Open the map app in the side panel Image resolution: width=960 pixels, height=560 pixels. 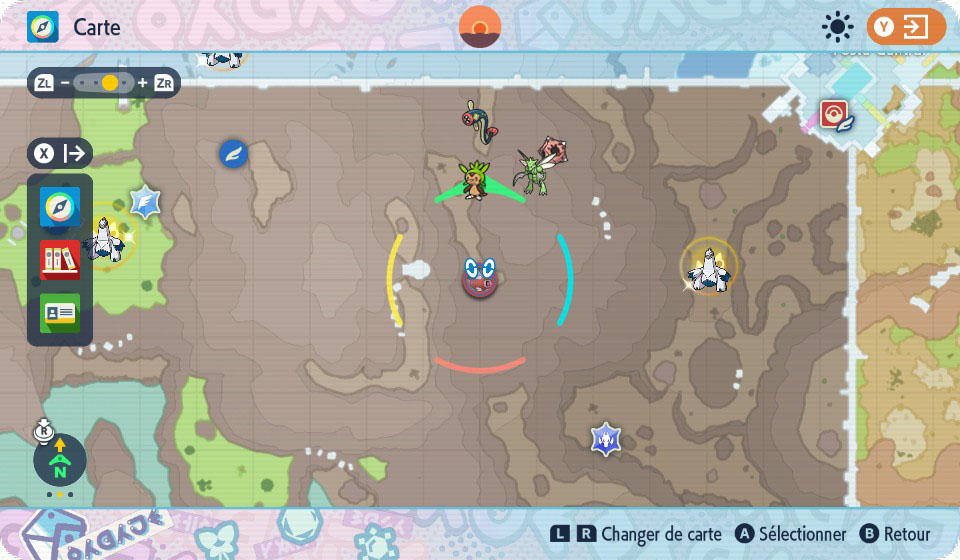59,208
